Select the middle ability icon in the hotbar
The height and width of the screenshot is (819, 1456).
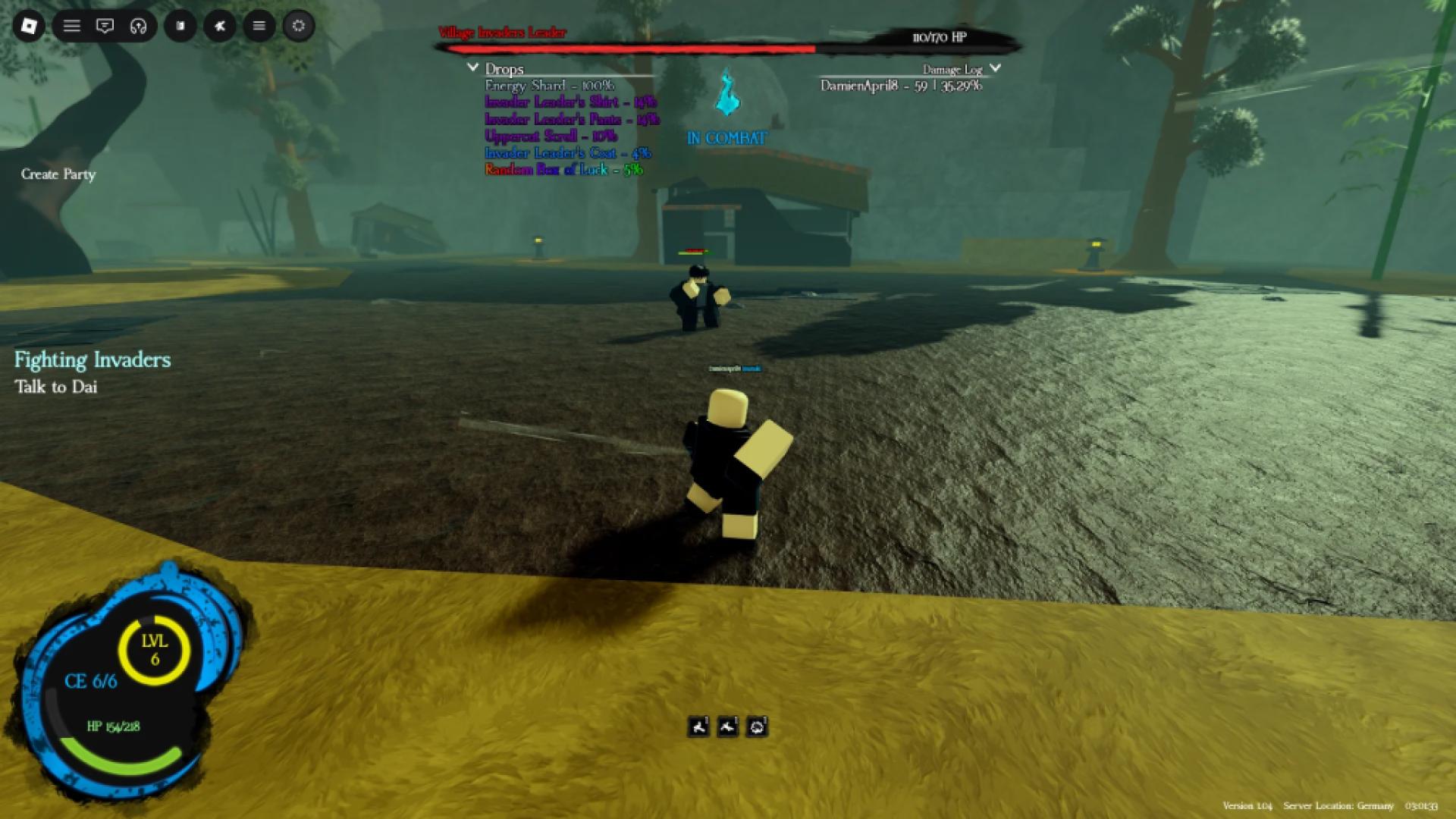(x=727, y=726)
